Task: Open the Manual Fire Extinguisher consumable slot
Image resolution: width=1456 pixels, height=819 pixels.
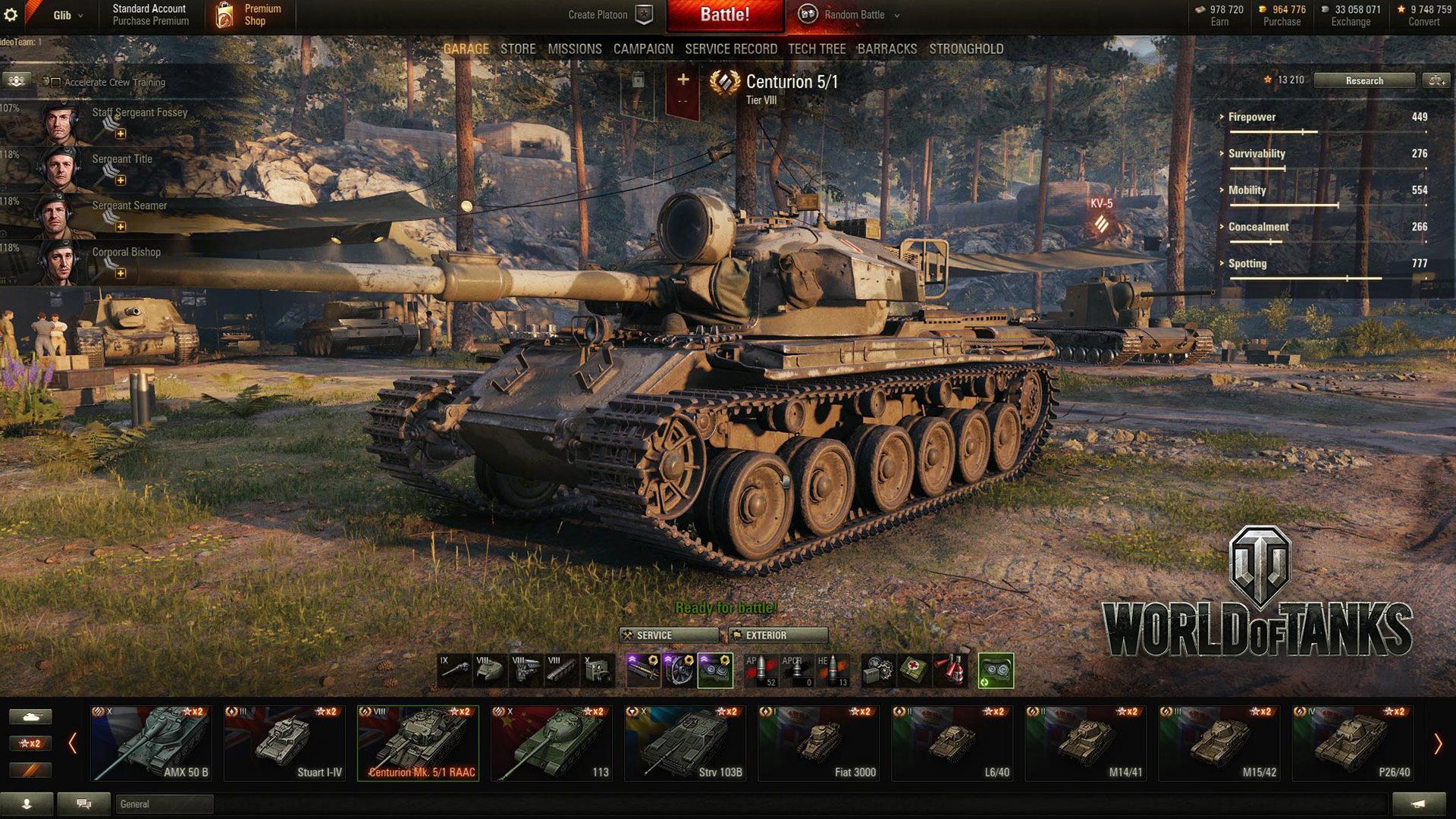Action: pos(950,669)
